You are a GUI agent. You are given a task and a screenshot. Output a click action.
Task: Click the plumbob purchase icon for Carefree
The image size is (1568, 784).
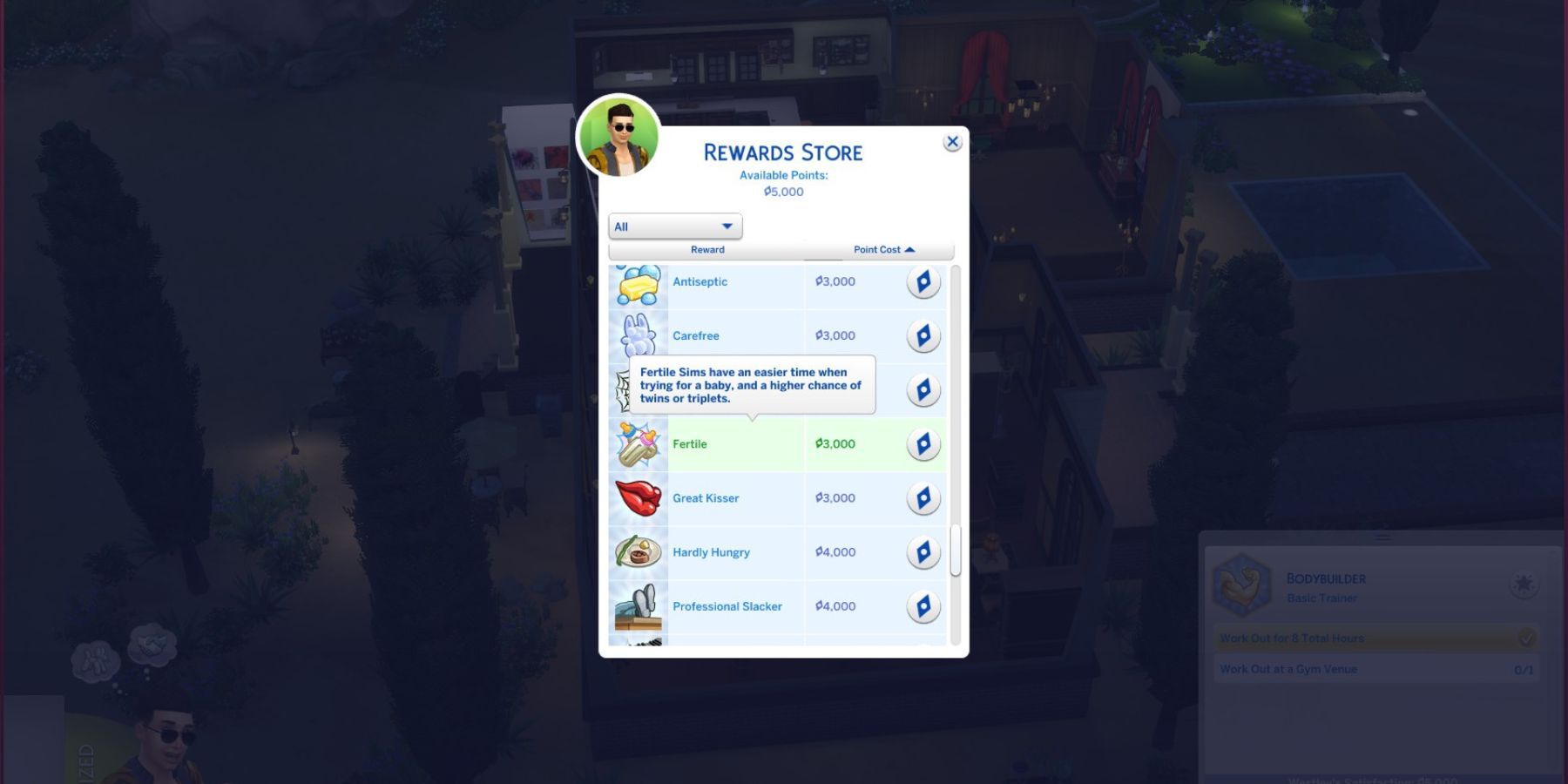(x=924, y=335)
